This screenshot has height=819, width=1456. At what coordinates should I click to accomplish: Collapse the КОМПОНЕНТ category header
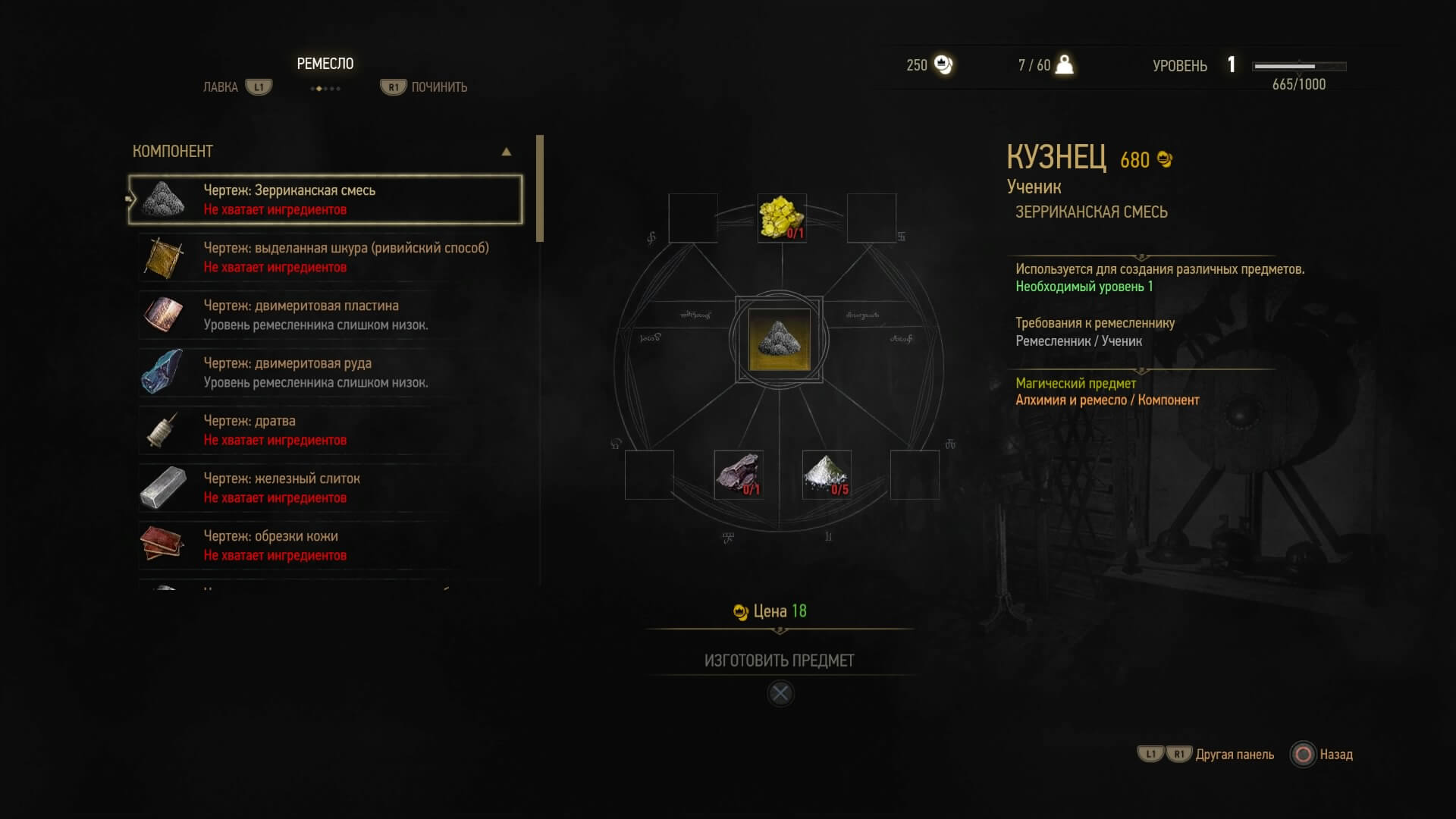506,152
